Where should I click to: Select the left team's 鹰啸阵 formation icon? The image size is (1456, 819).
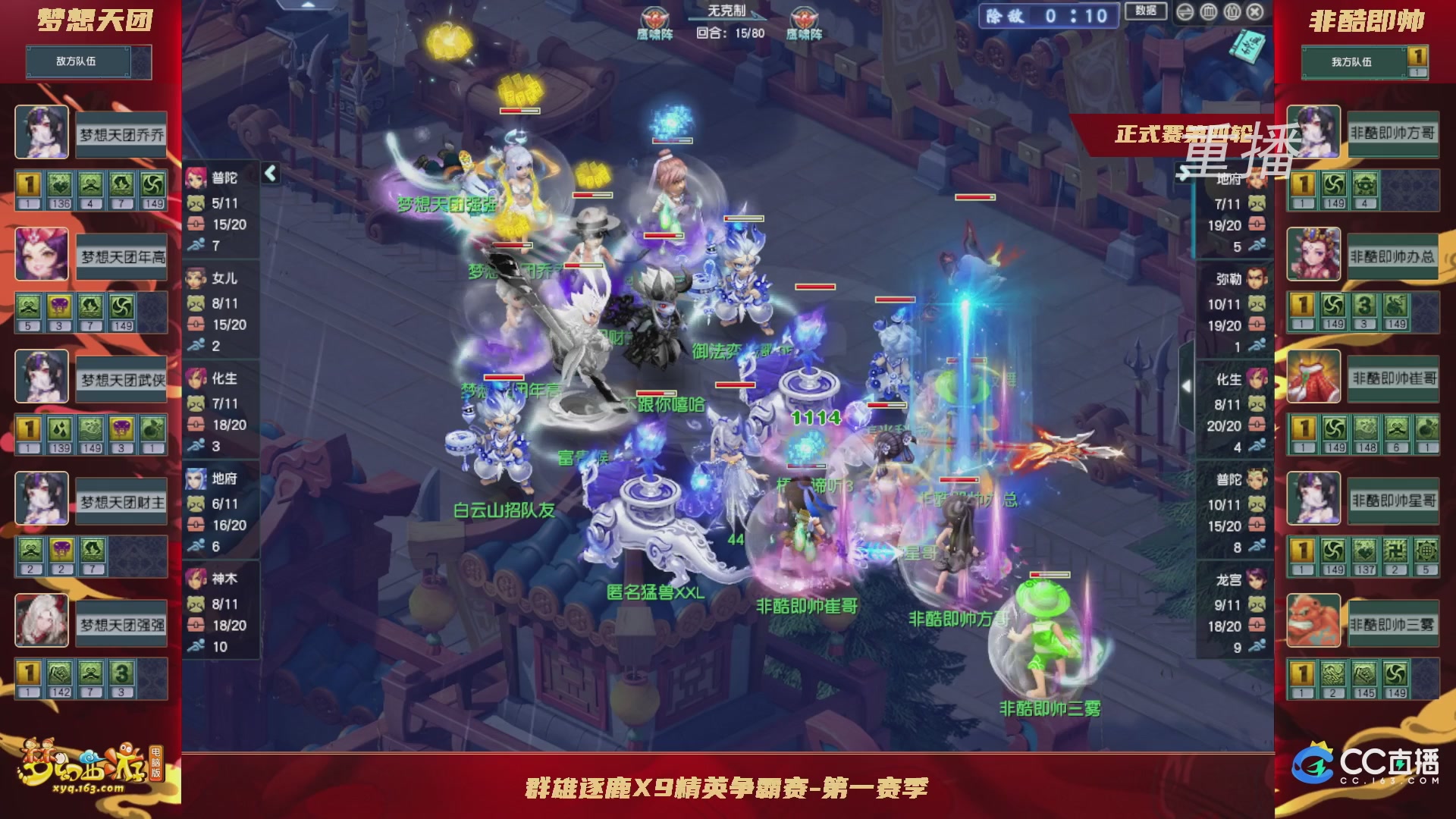(654, 16)
